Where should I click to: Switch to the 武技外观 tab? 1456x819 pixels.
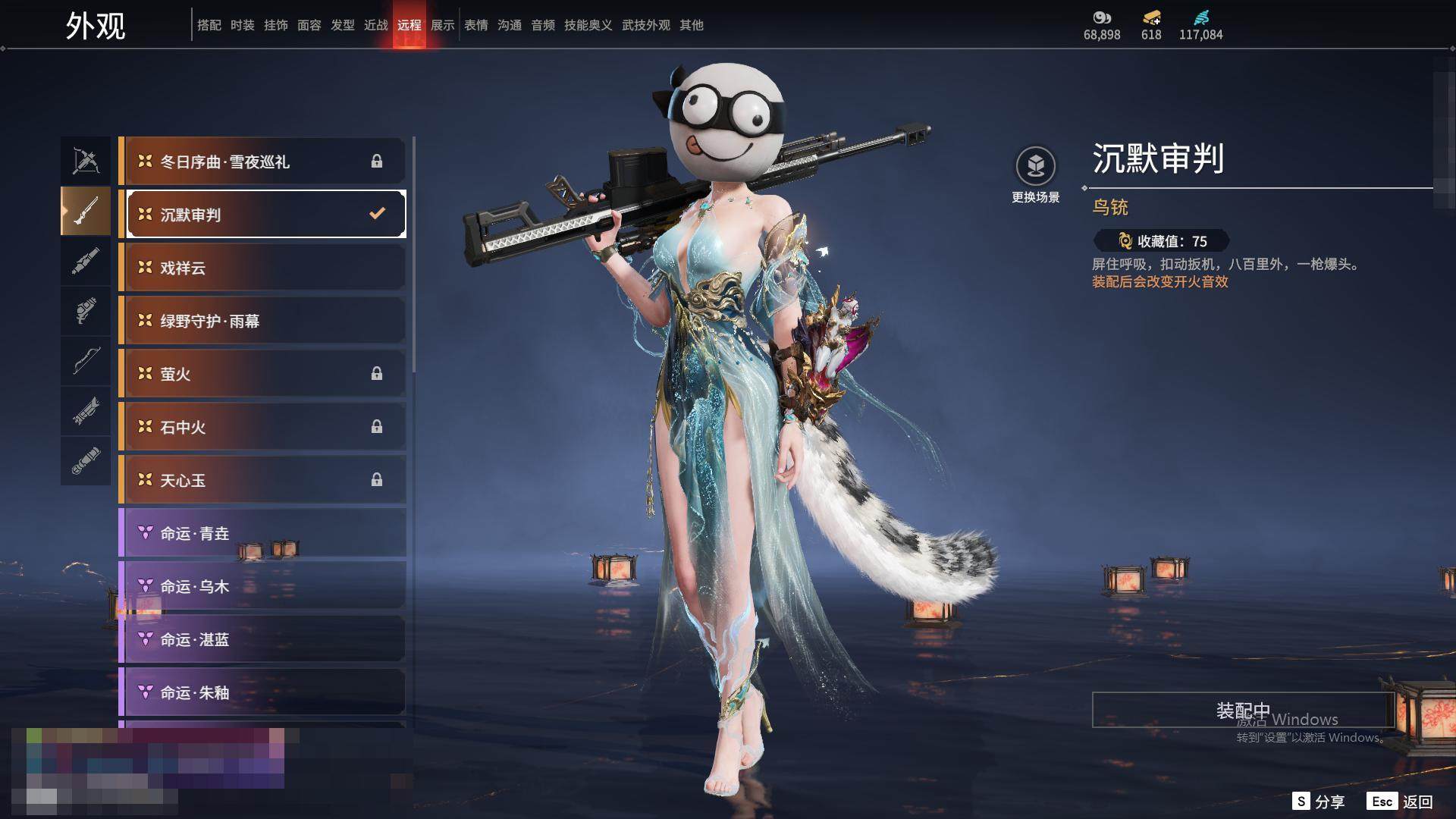coord(646,25)
